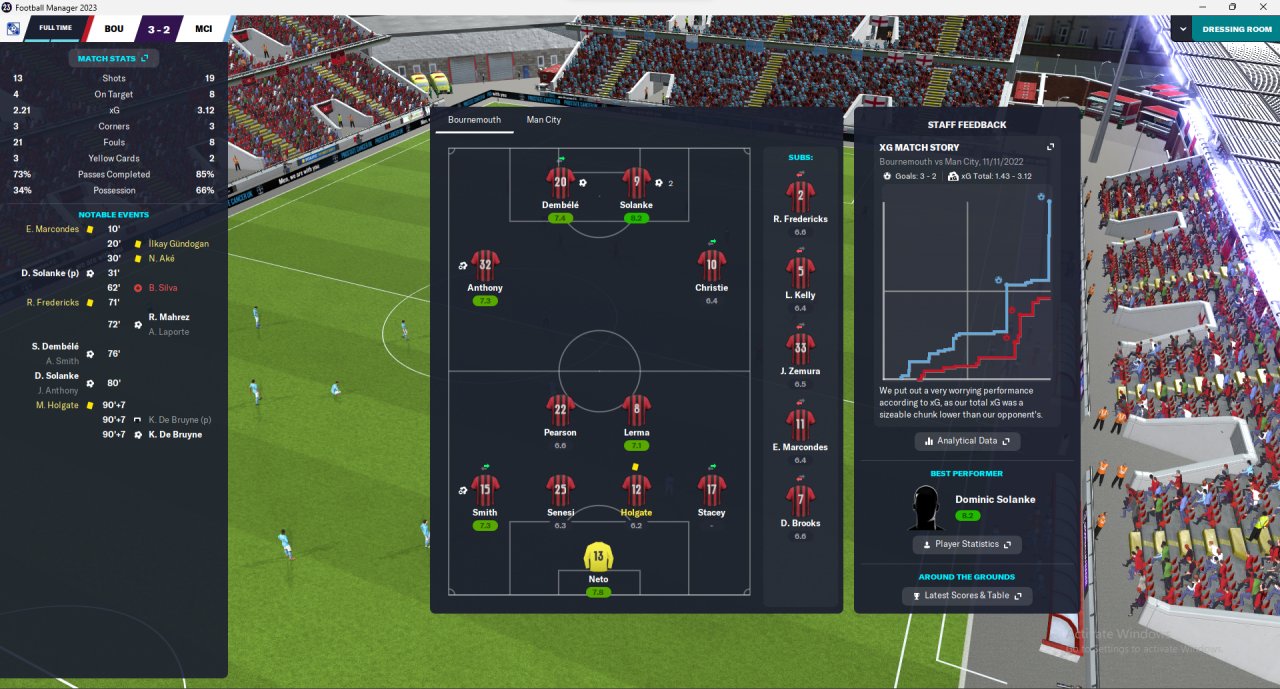This screenshot has height=689, width=1280.
Task: Choose Dembélé's shirt on the lineup
Action: (x=560, y=183)
